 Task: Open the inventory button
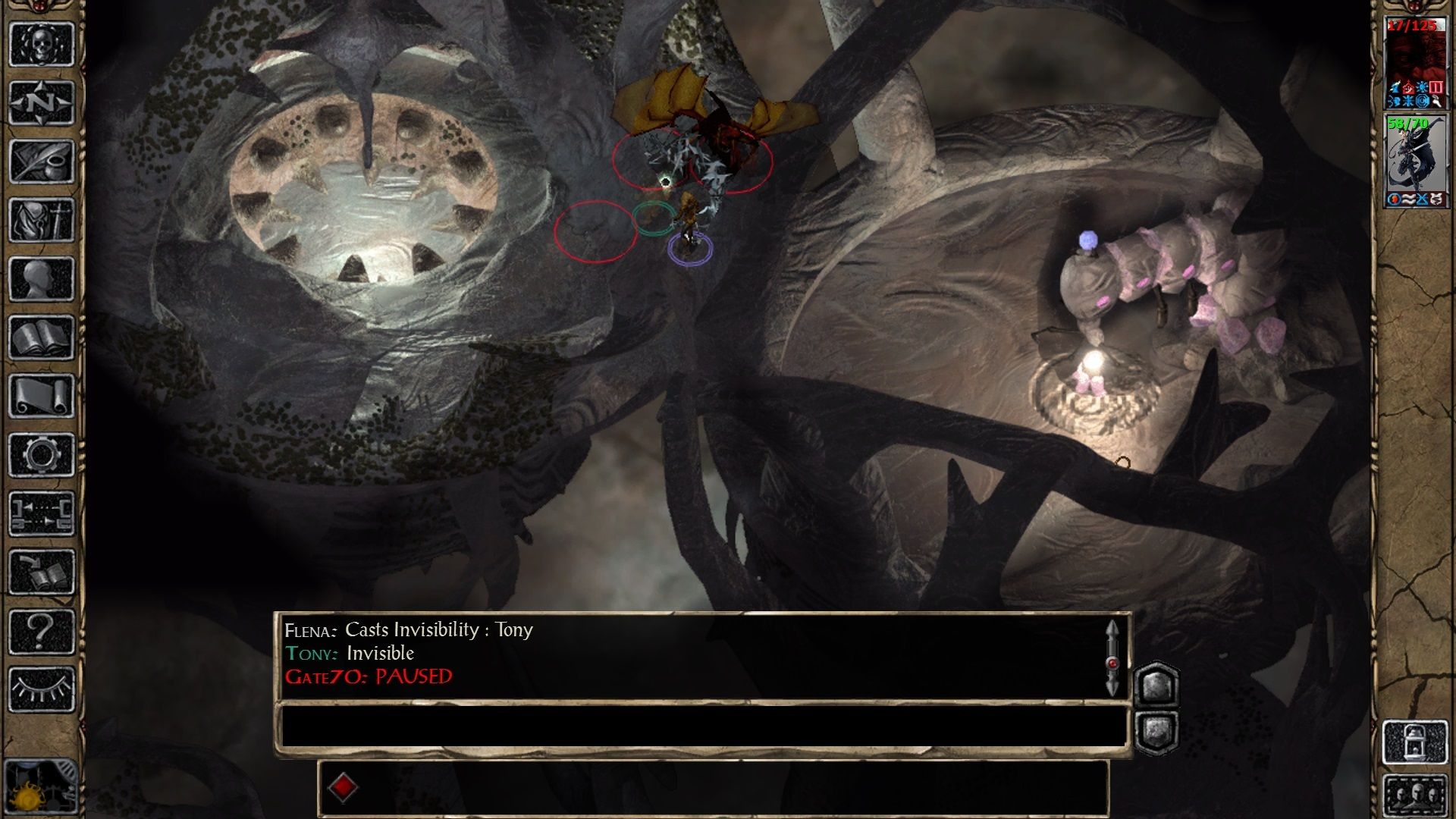pos(42,220)
